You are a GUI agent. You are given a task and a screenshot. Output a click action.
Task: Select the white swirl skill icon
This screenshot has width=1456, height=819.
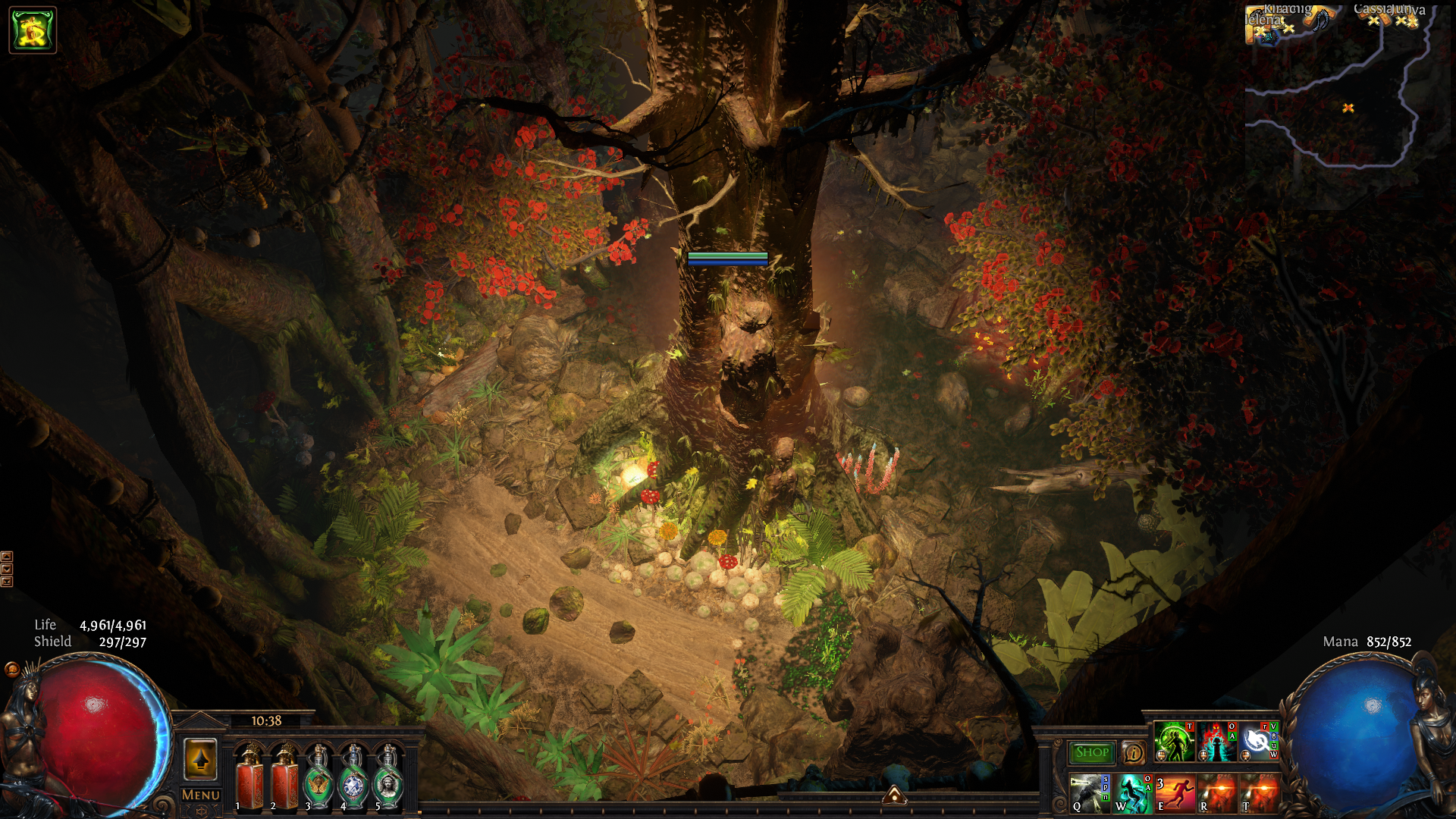[x=1259, y=742]
